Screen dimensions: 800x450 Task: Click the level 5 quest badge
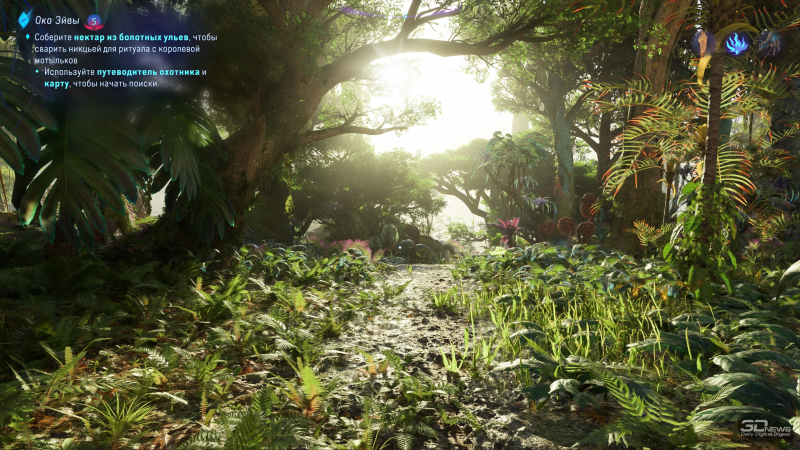tap(94, 21)
